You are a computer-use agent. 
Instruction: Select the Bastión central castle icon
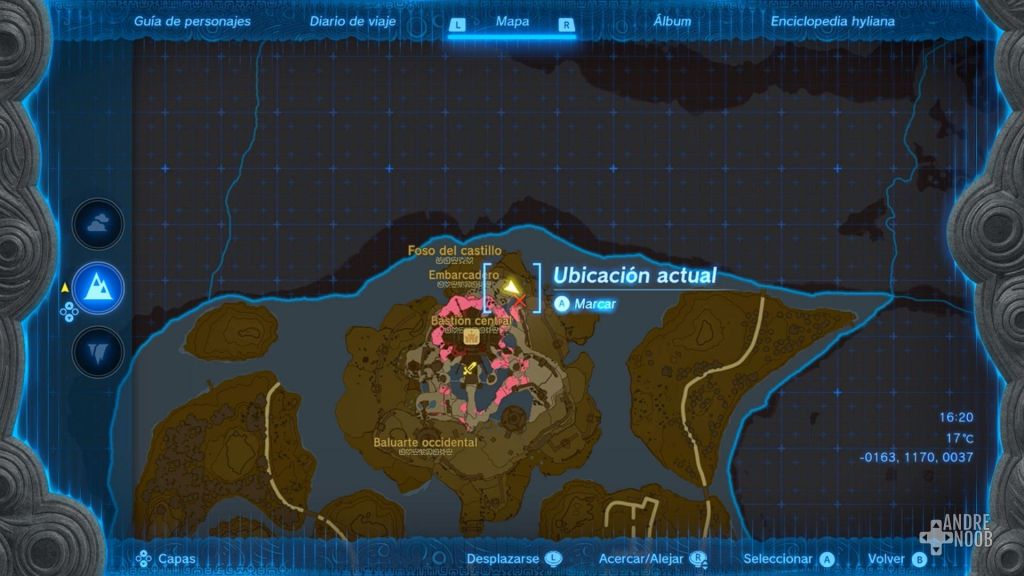point(470,338)
